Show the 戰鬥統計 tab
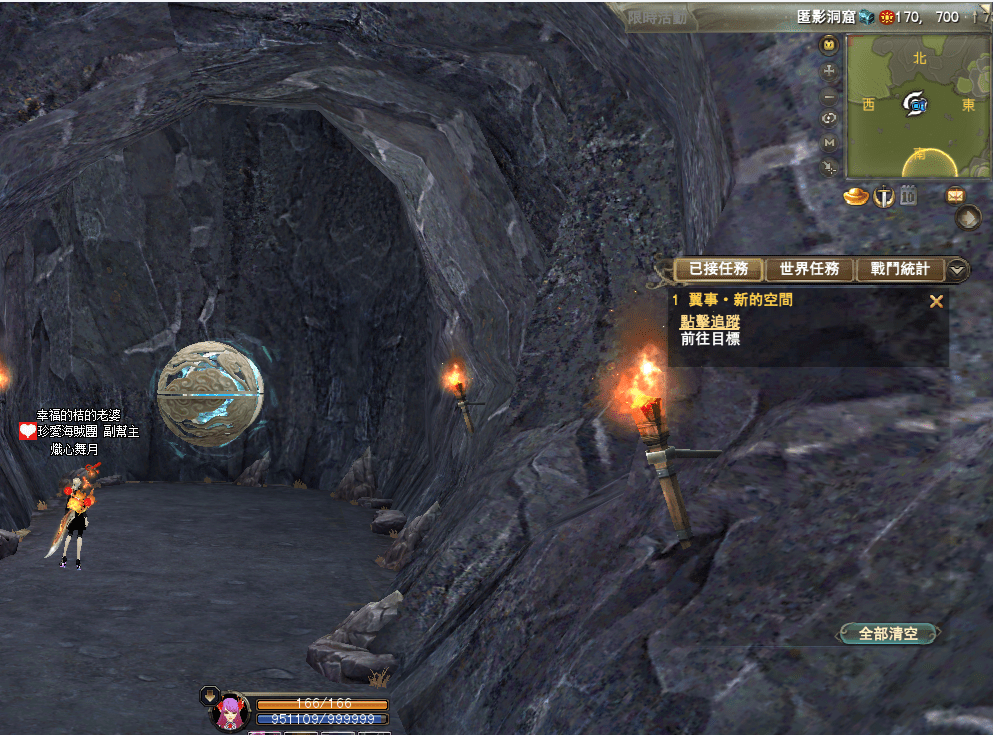993x735 pixels. 899,269
